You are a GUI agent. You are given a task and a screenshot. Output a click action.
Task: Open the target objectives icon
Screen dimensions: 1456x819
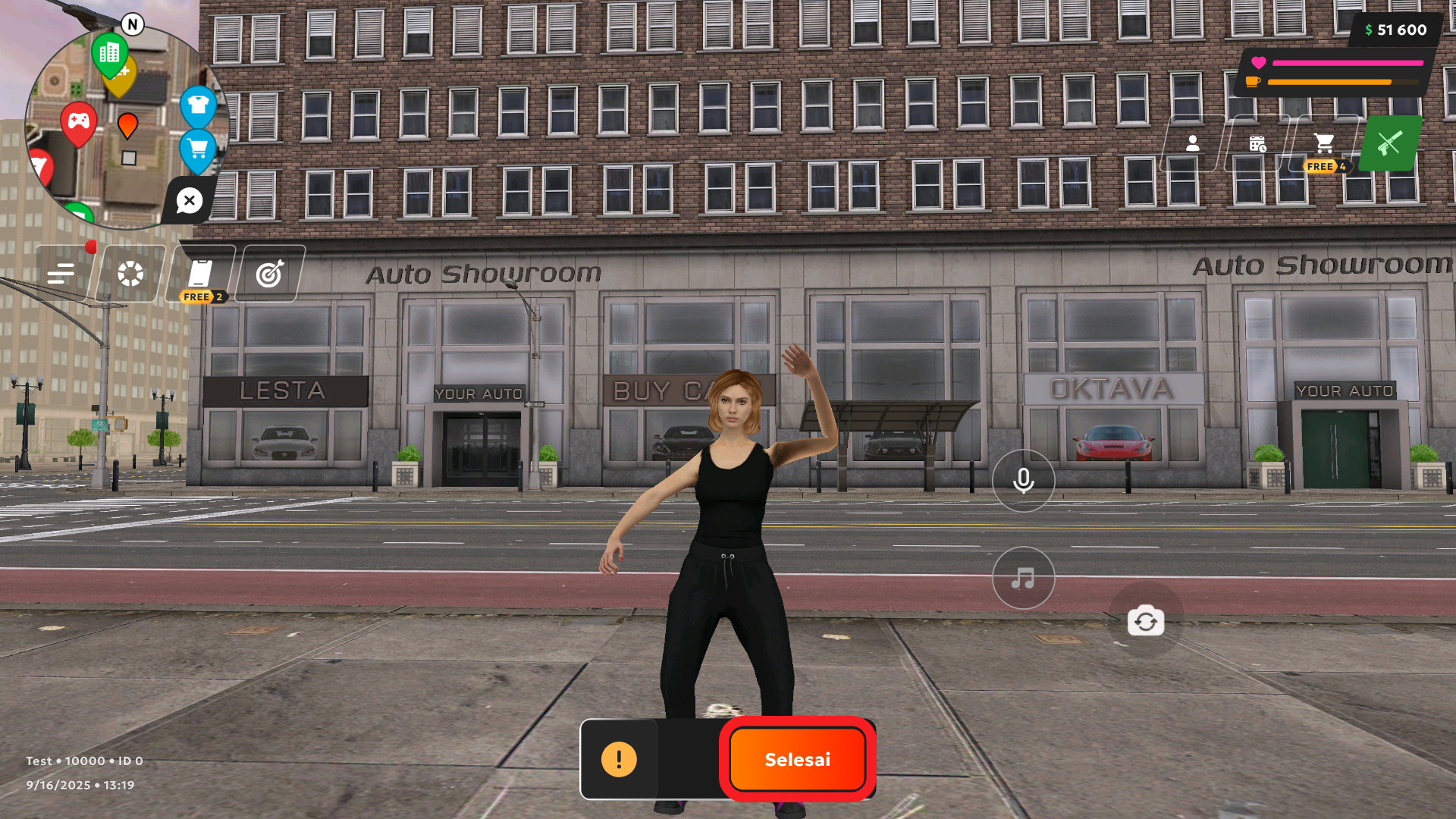[x=270, y=274]
